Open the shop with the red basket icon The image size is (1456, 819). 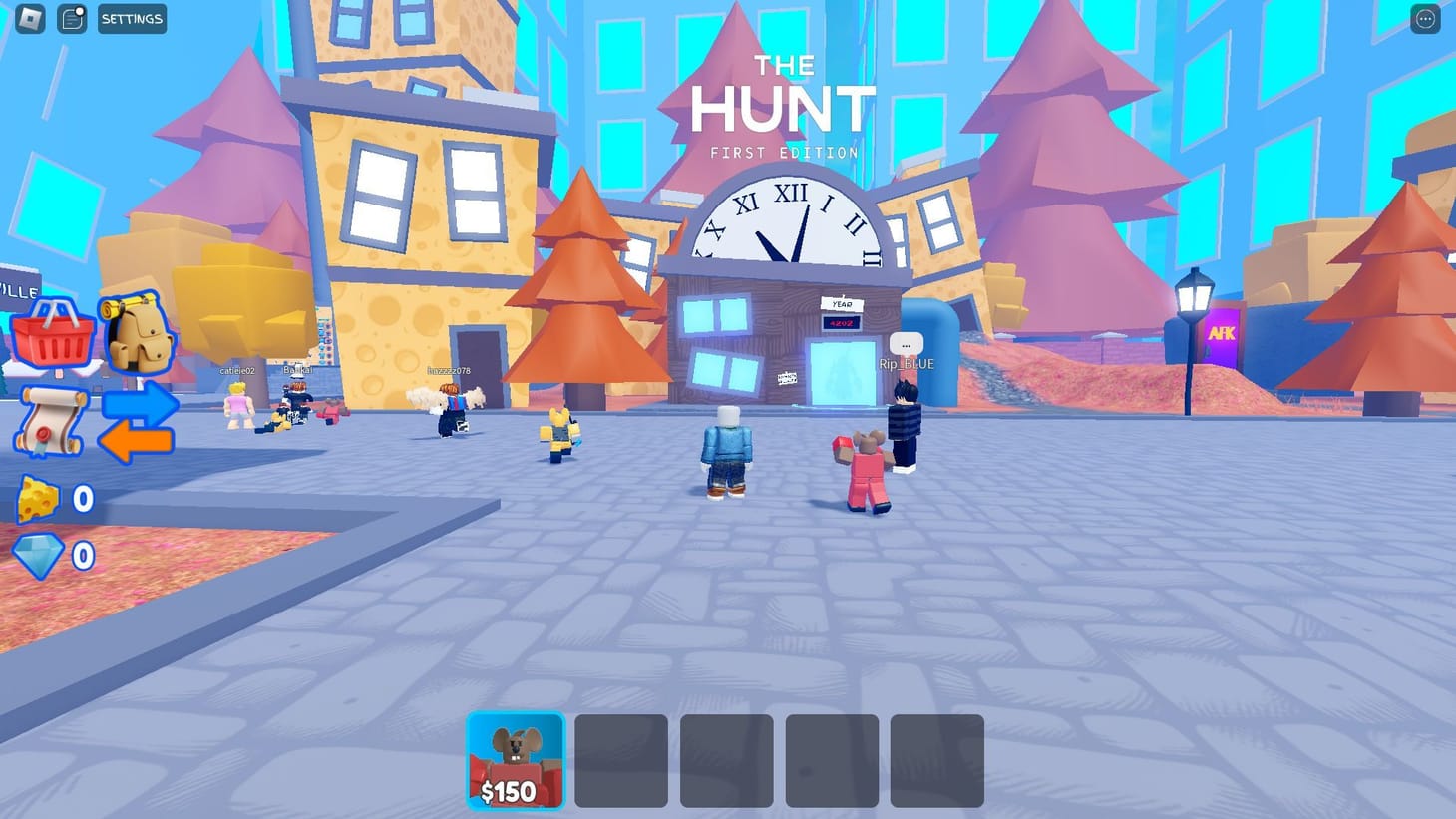point(52,334)
